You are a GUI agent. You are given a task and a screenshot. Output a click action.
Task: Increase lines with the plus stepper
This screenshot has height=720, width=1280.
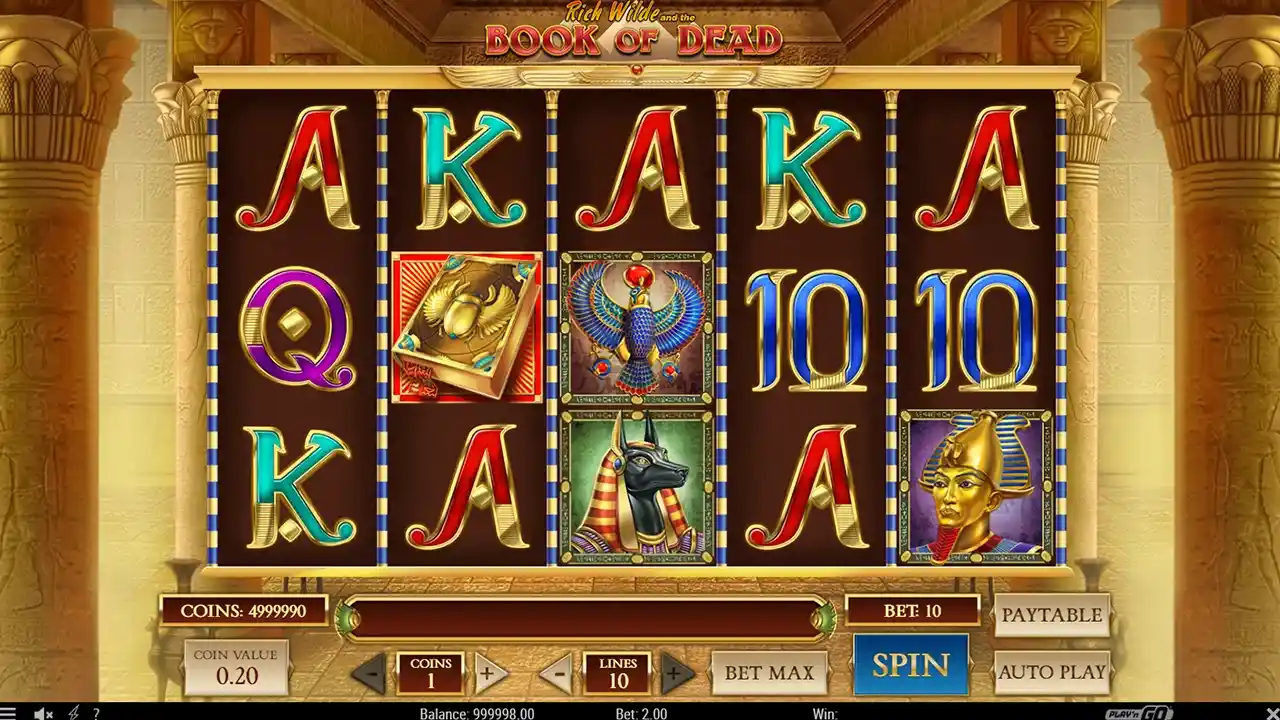click(x=674, y=672)
